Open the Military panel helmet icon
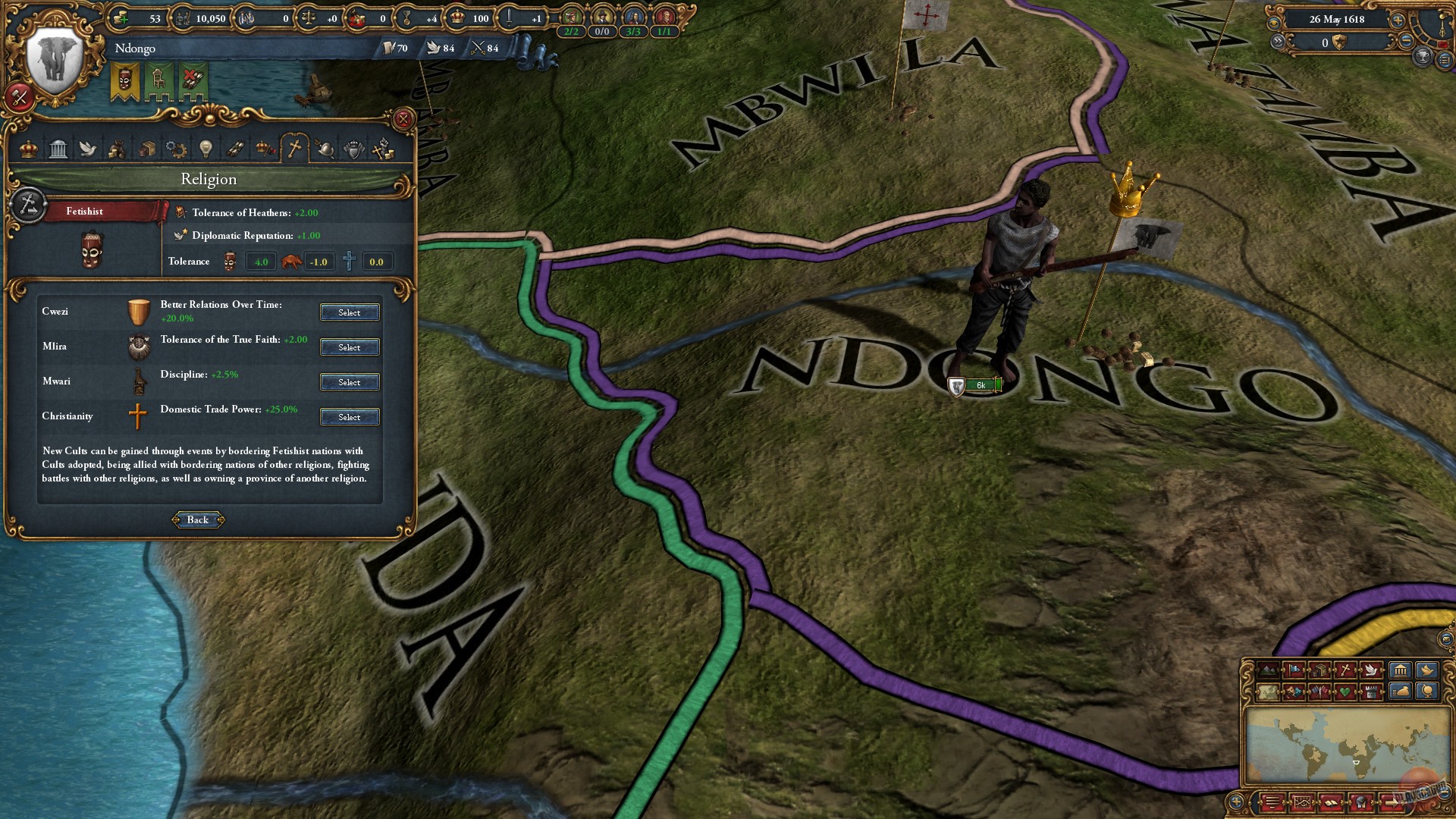Image resolution: width=1456 pixels, height=819 pixels. (323, 149)
